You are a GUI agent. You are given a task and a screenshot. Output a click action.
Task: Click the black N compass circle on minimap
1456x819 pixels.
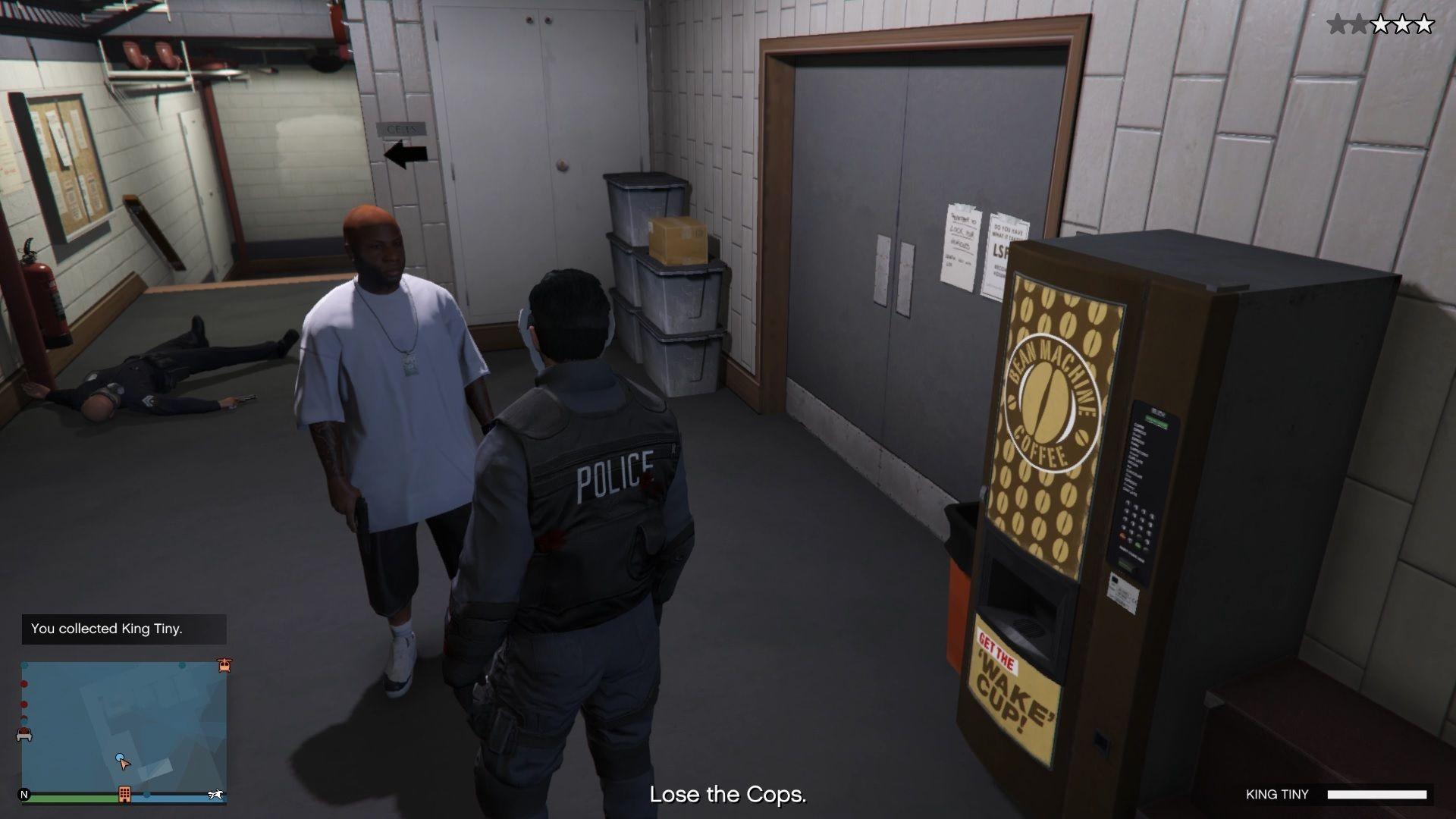coord(24,794)
